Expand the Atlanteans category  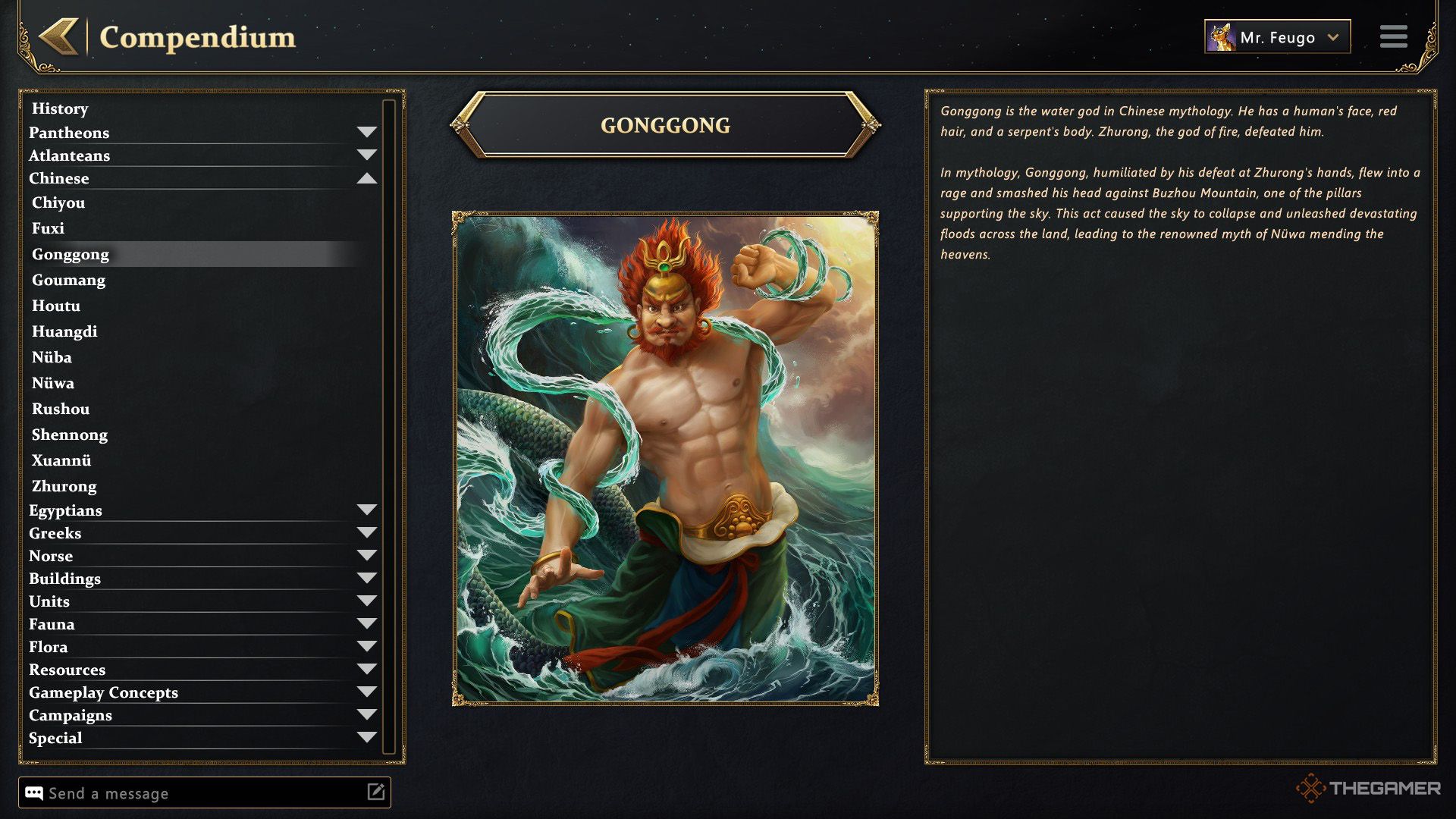pos(366,155)
